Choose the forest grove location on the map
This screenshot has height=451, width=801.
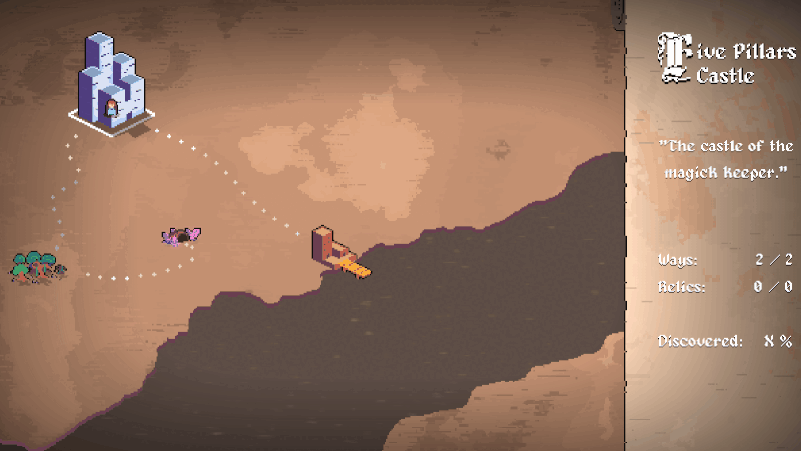(x=37, y=265)
